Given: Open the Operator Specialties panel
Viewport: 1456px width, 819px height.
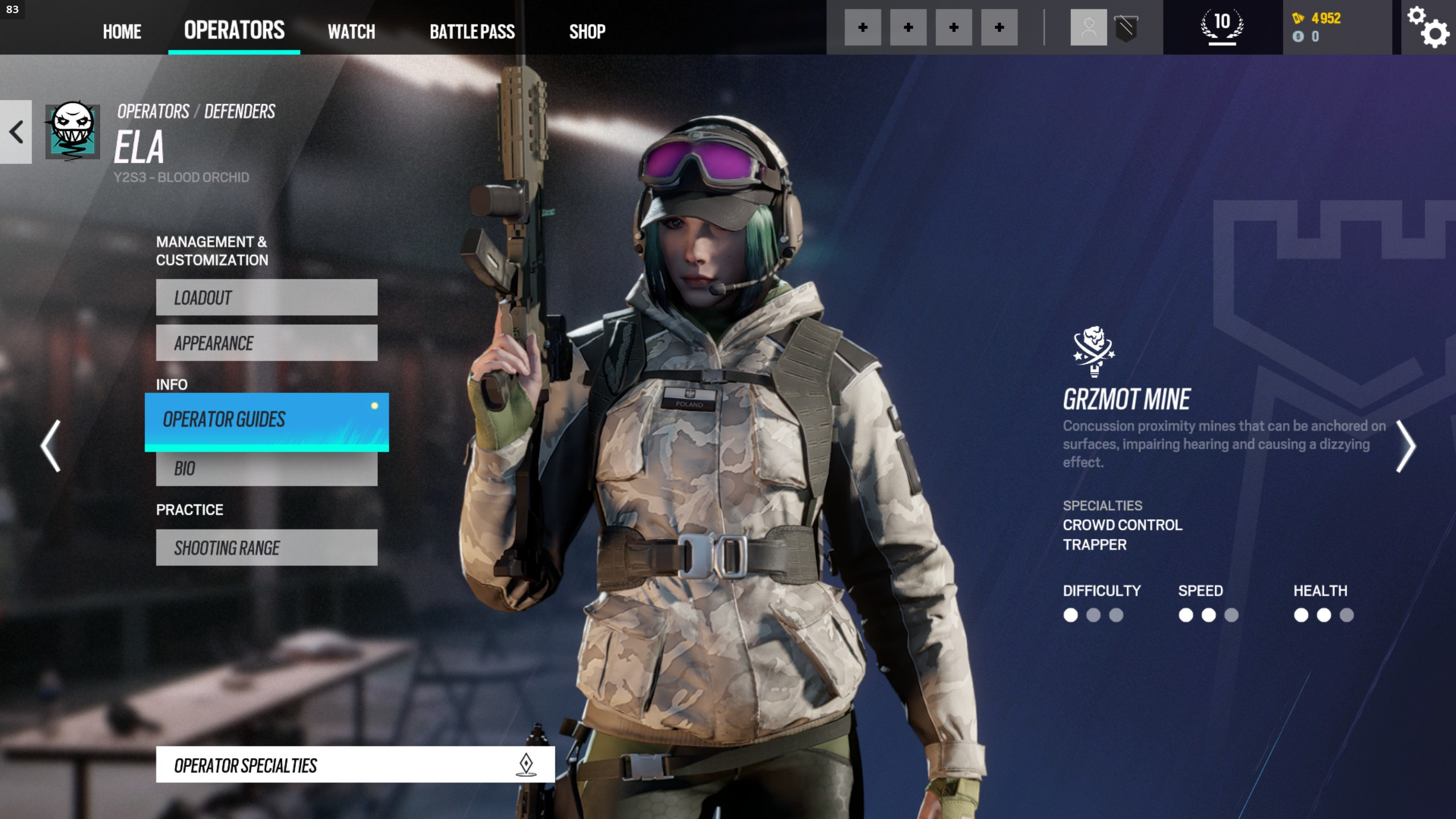Looking at the screenshot, I should [355, 765].
